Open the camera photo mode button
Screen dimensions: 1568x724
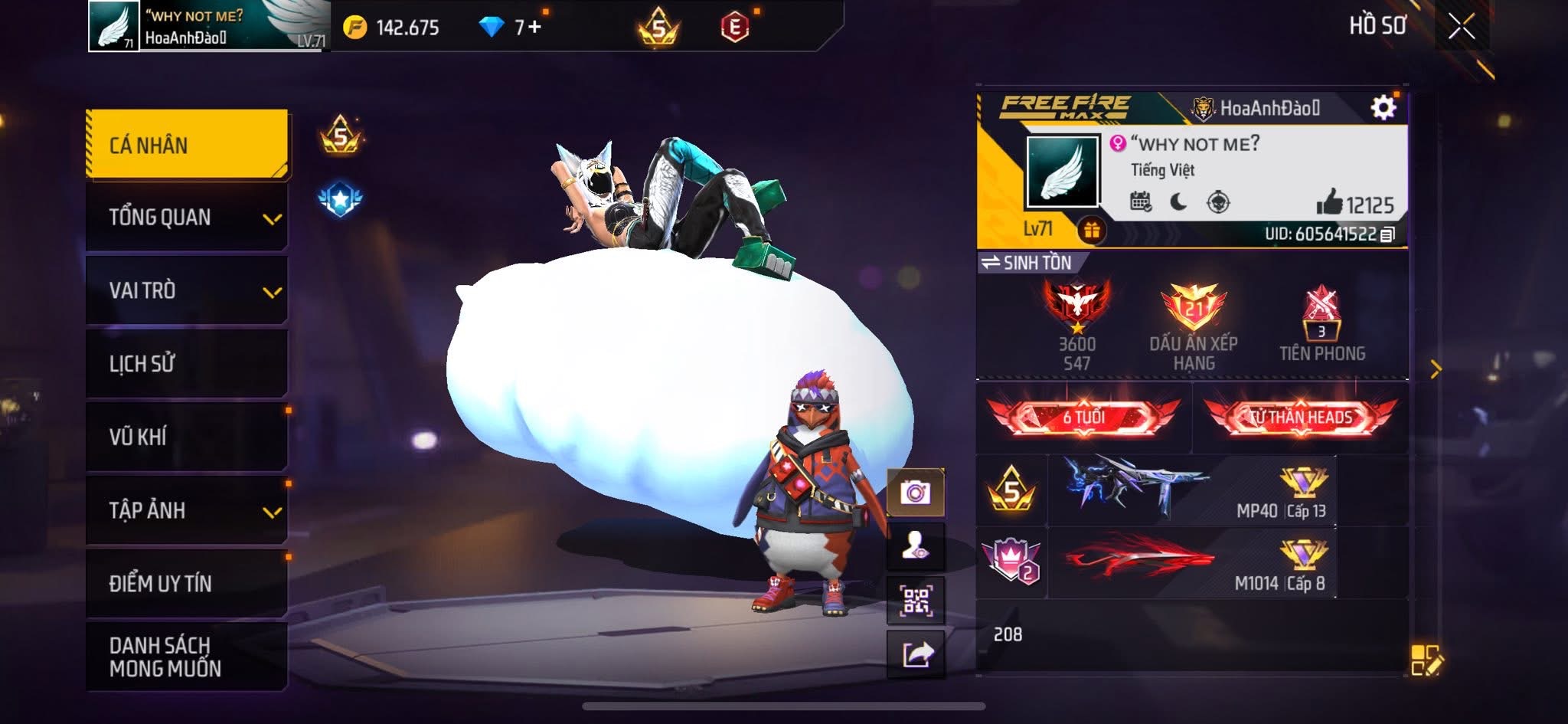coord(916,492)
